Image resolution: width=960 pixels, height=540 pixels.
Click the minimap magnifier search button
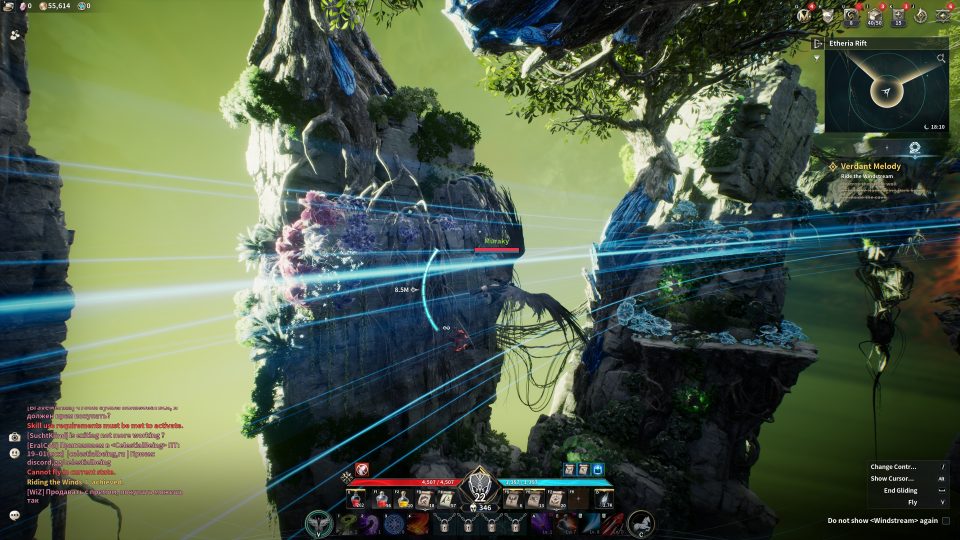[x=941, y=59]
